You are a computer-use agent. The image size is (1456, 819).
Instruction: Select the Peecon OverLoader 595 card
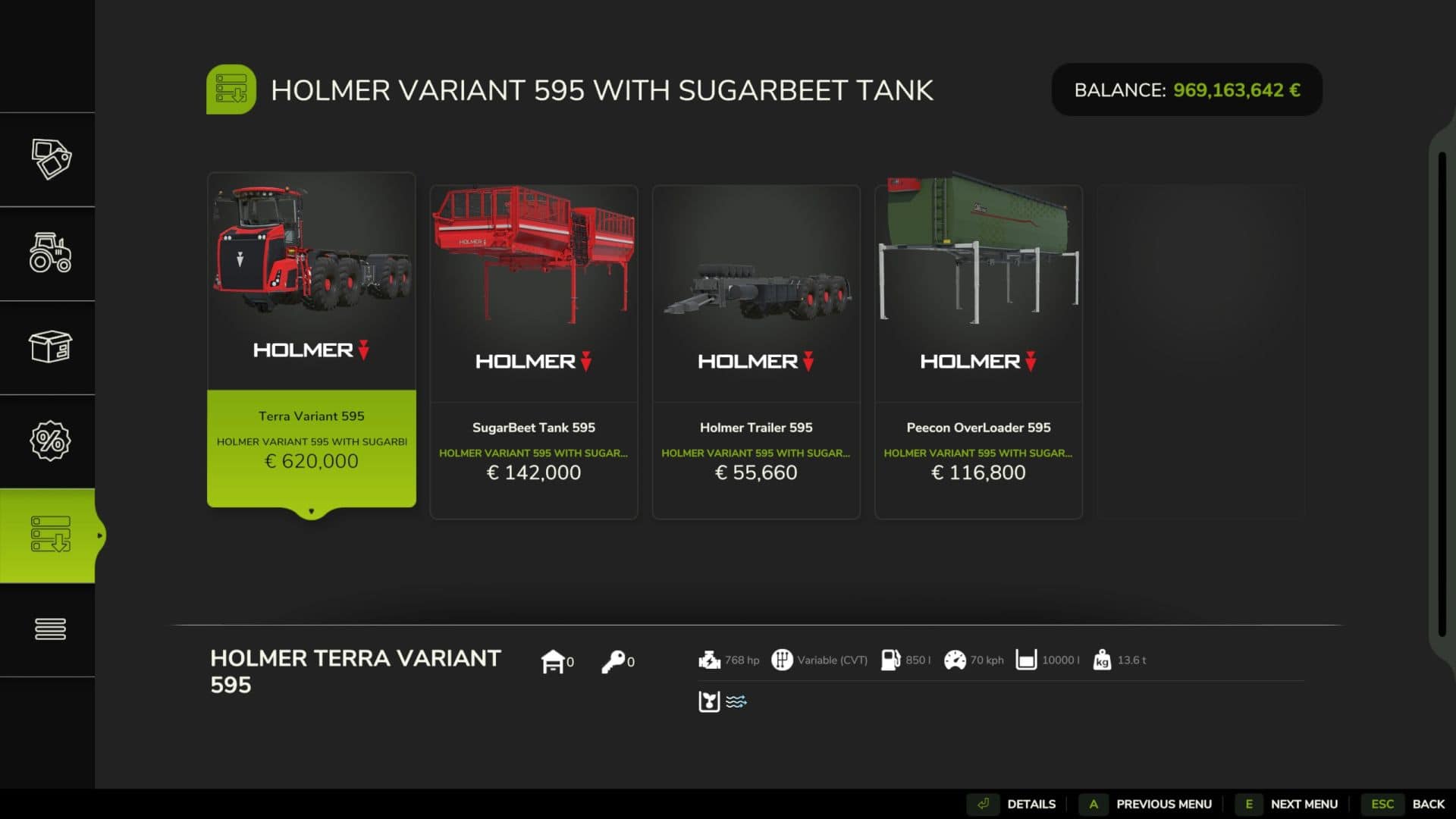click(977, 352)
